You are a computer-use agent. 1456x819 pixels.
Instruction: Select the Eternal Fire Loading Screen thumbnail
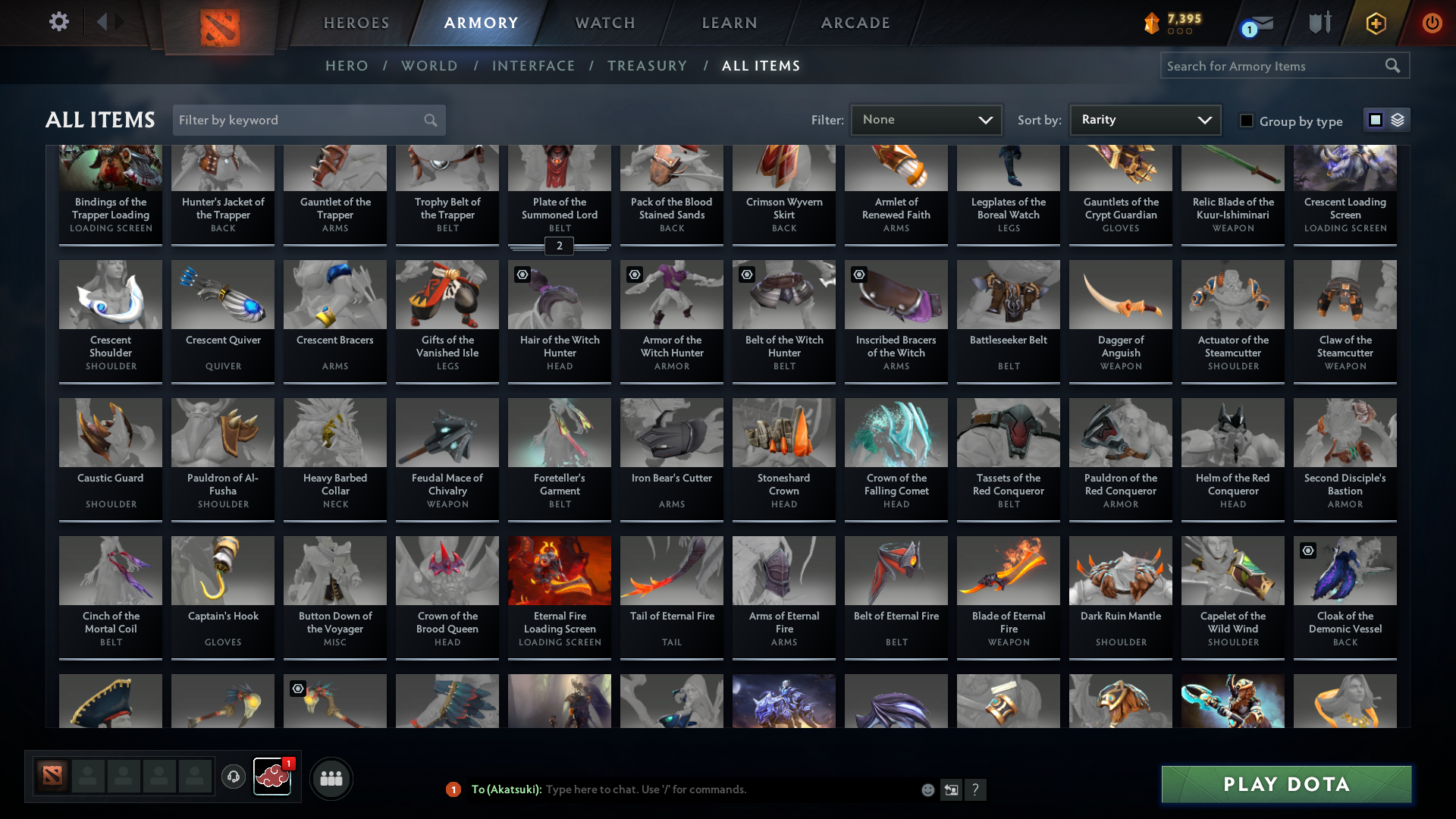559,570
